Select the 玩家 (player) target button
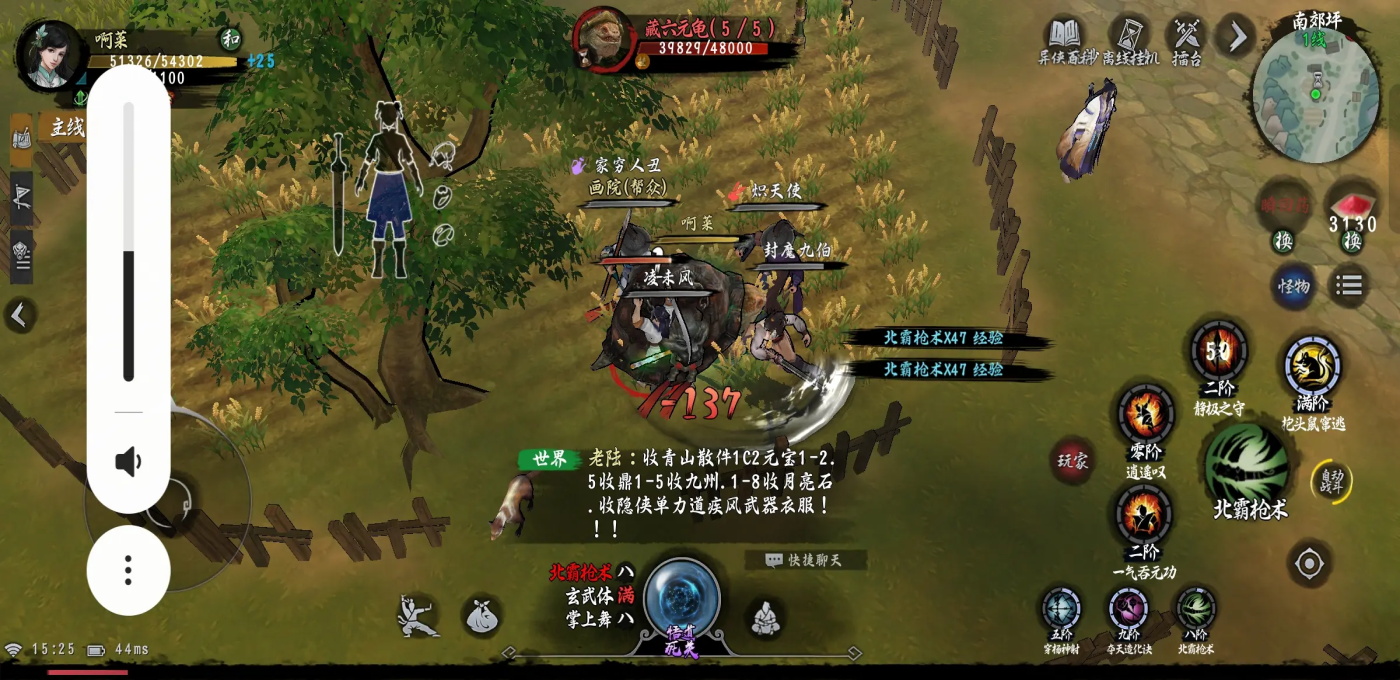The height and width of the screenshot is (680, 1400). click(1073, 462)
